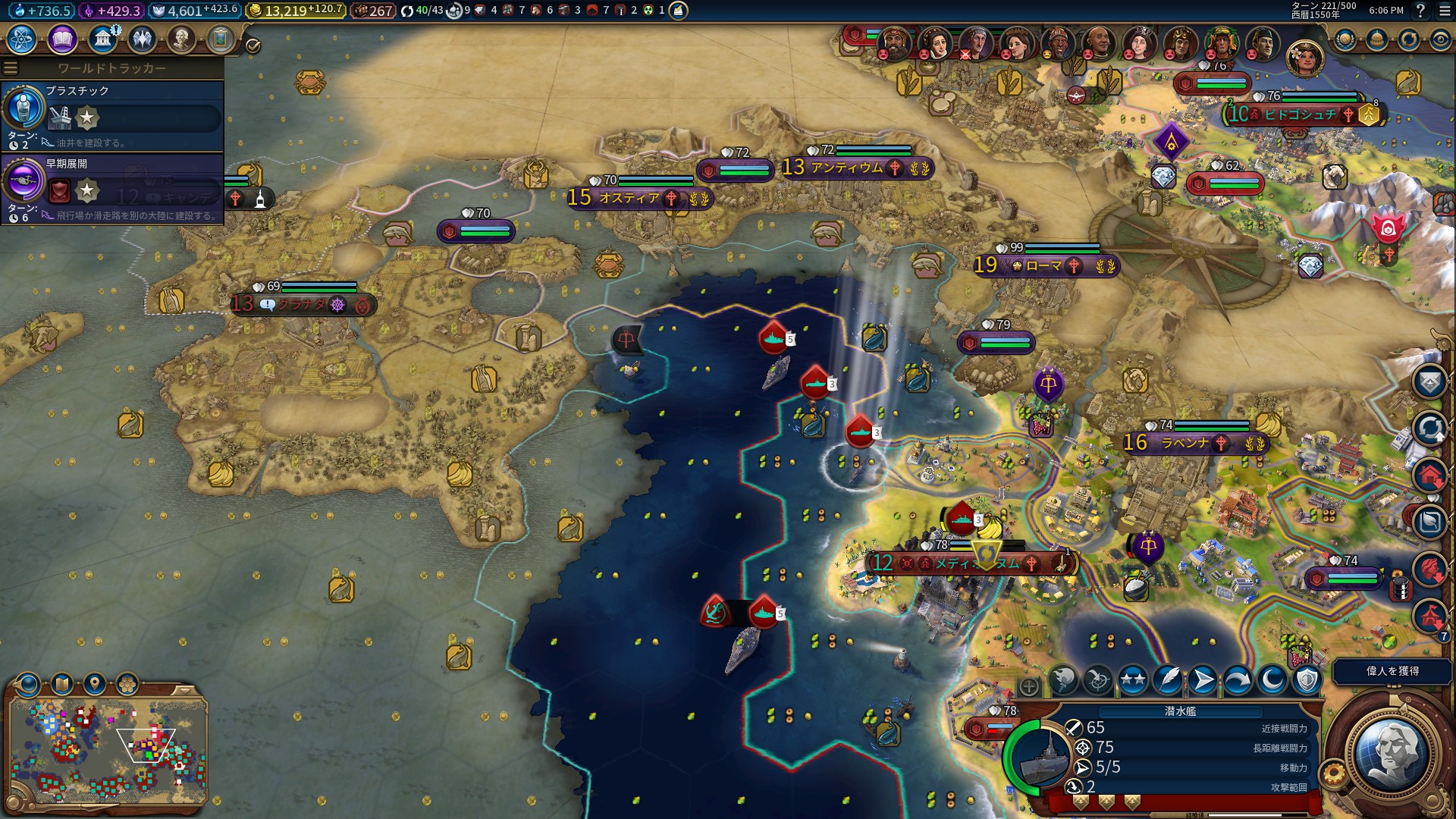Open the World Tracker menu button
The height and width of the screenshot is (819, 1456).
[x=11, y=67]
